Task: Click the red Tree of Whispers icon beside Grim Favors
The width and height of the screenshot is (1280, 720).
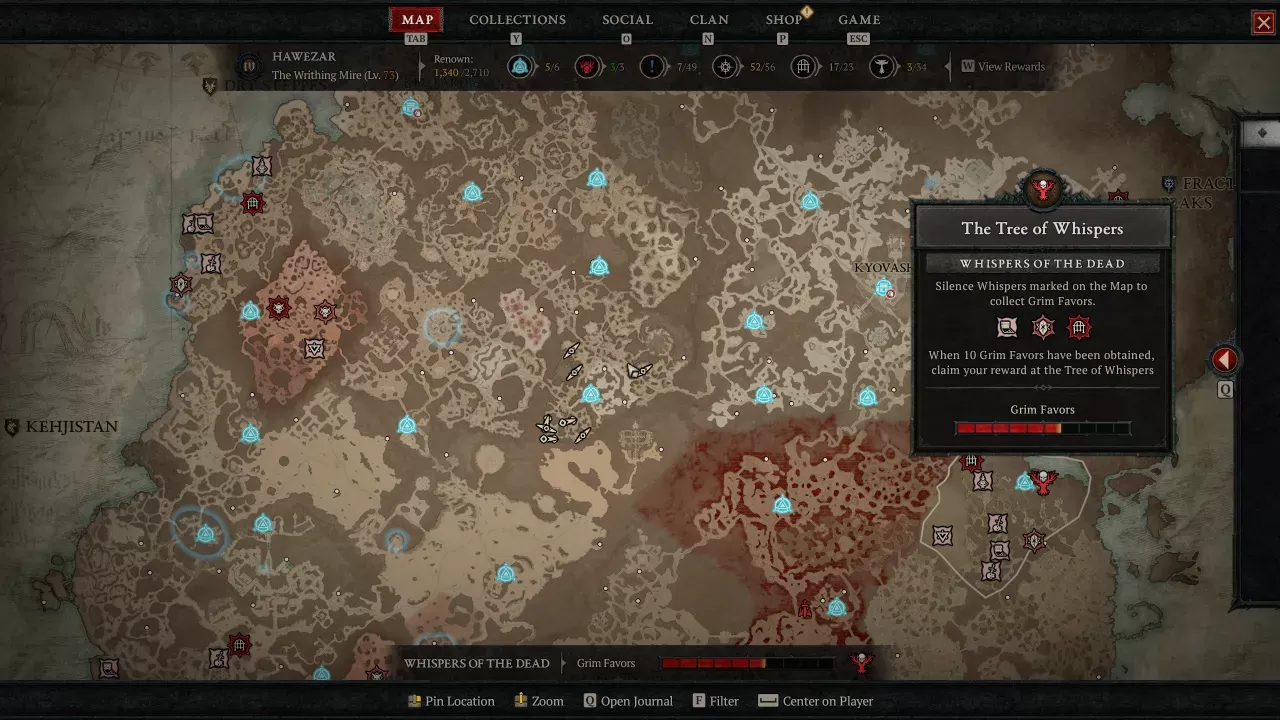Action: (x=861, y=663)
